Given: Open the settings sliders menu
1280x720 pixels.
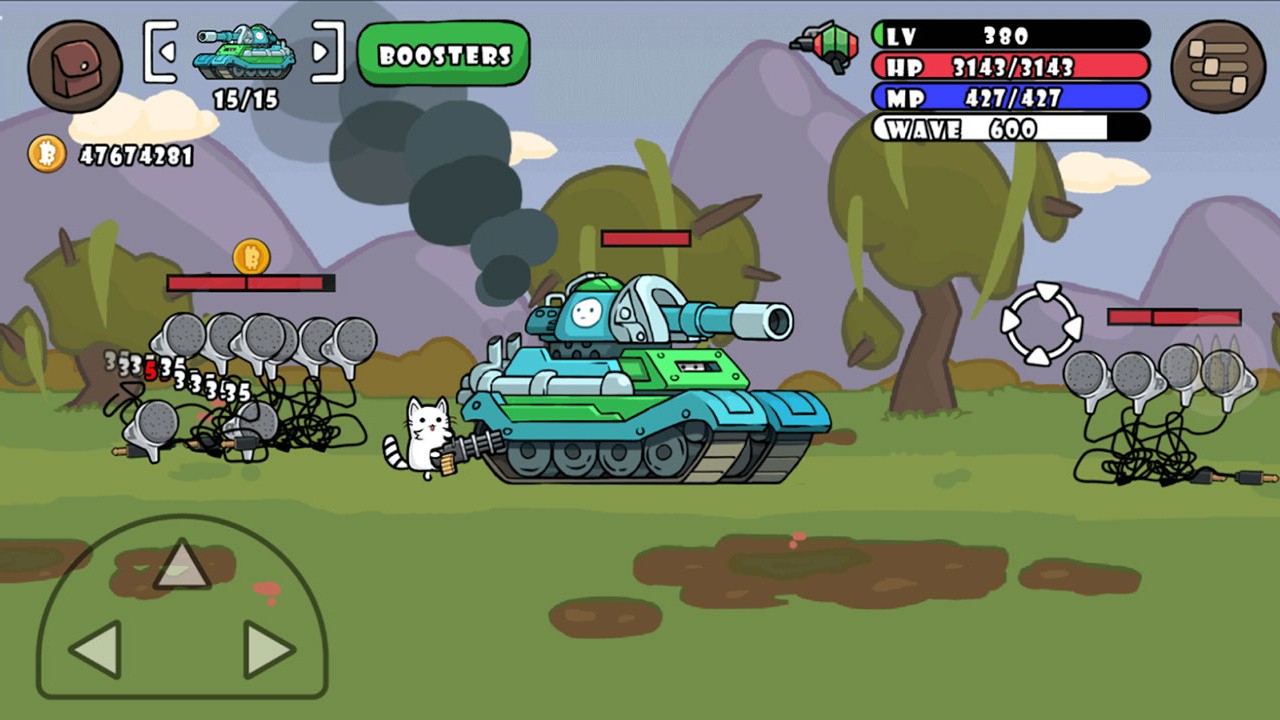Looking at the screenshot, I should (1217, 66).
